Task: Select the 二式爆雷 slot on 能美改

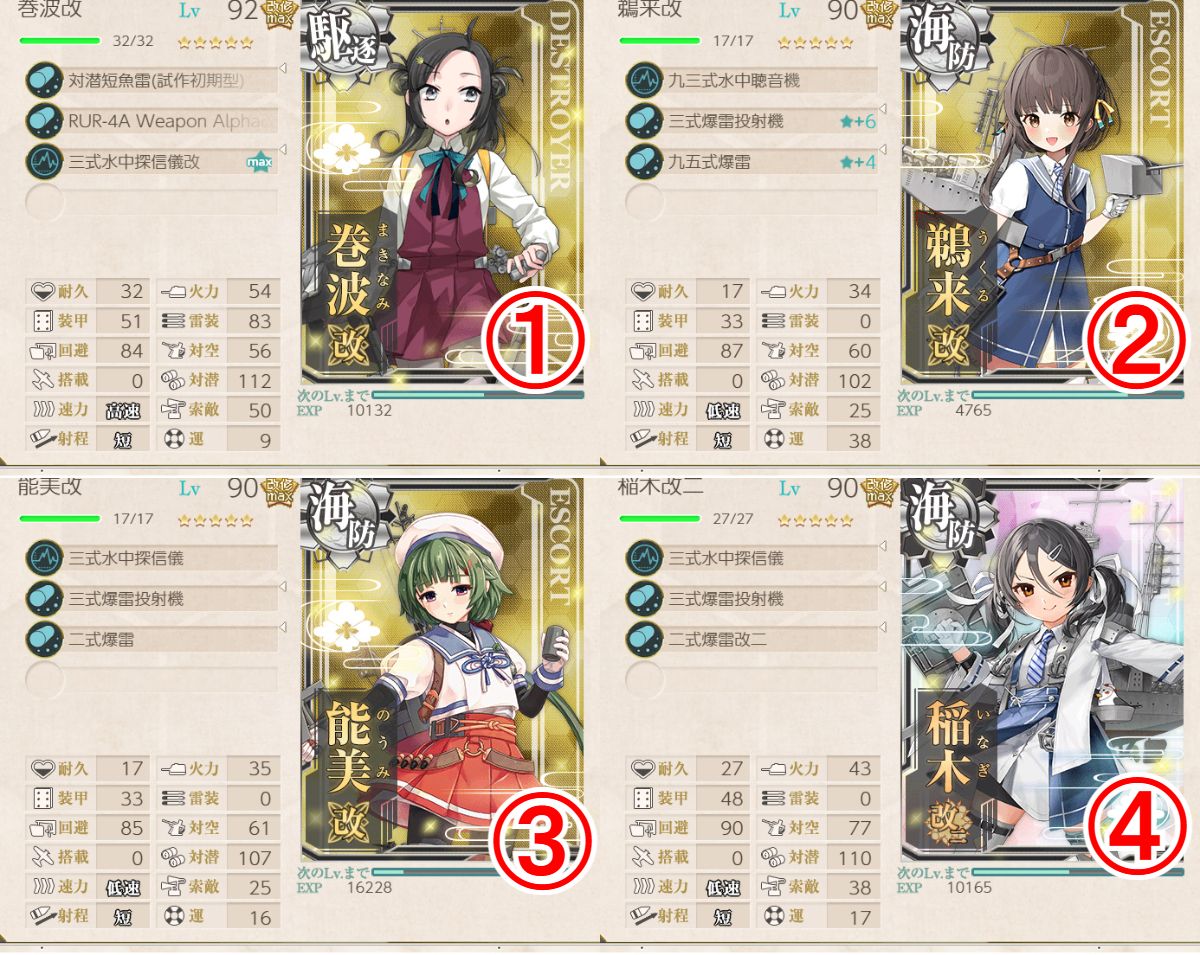Action: click(150, 638)
